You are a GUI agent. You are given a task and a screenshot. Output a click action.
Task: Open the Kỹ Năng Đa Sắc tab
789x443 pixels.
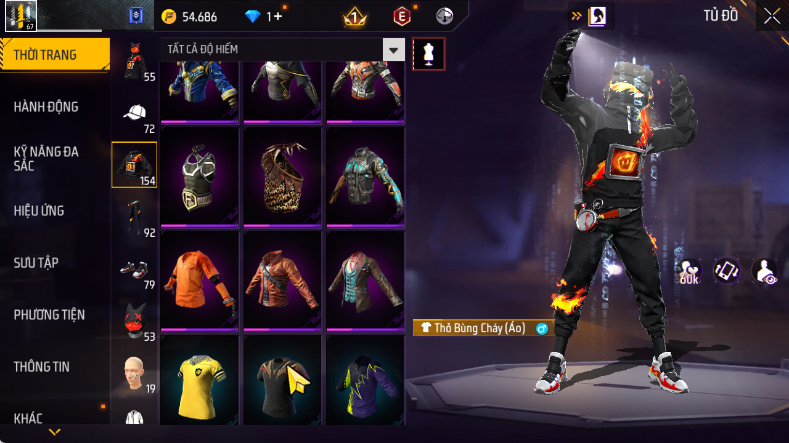(46, 158)
